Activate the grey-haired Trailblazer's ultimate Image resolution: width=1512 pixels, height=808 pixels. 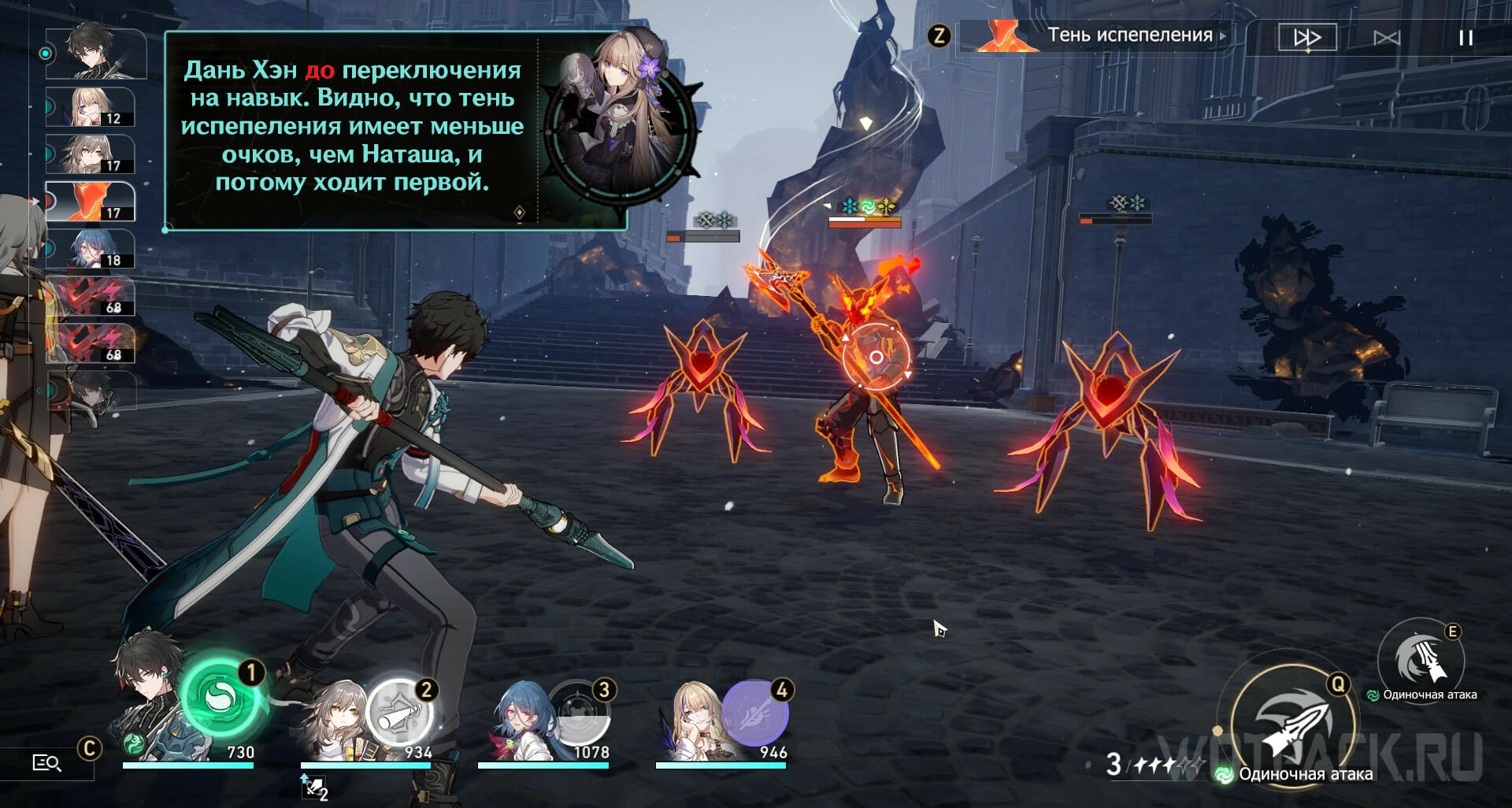[x=399, y=713]
